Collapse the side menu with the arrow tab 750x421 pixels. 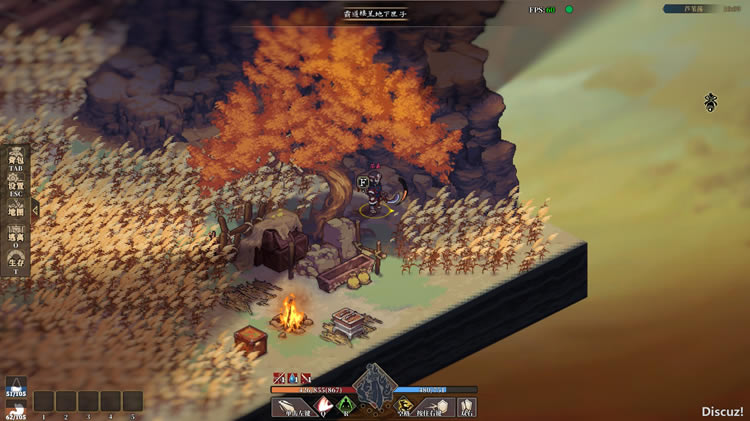(36, 210)
